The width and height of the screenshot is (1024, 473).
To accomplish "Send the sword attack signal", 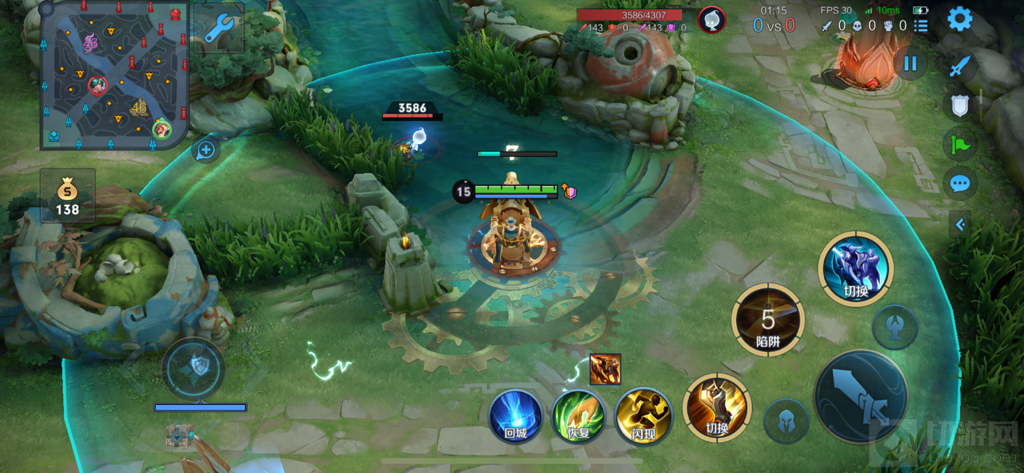I will [x=960, y=65].
